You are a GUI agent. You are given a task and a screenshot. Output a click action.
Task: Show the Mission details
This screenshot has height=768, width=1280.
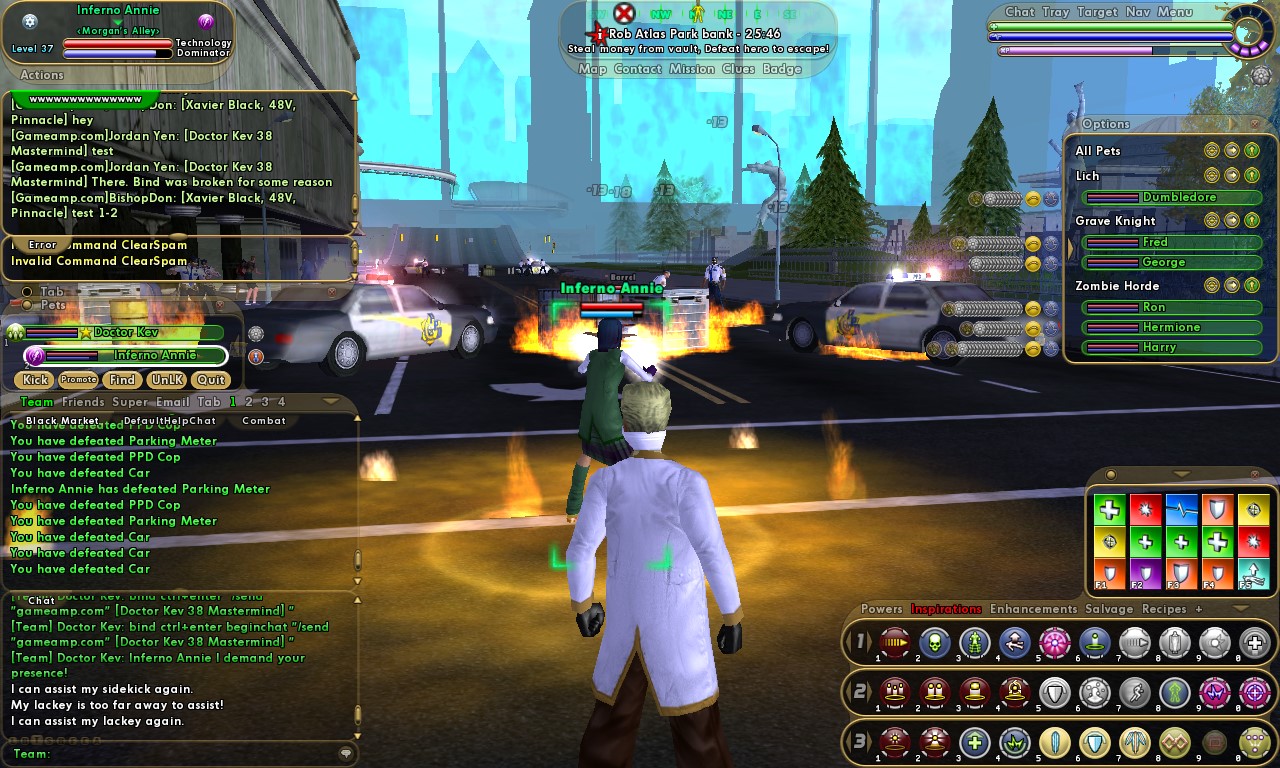(692, 69)
